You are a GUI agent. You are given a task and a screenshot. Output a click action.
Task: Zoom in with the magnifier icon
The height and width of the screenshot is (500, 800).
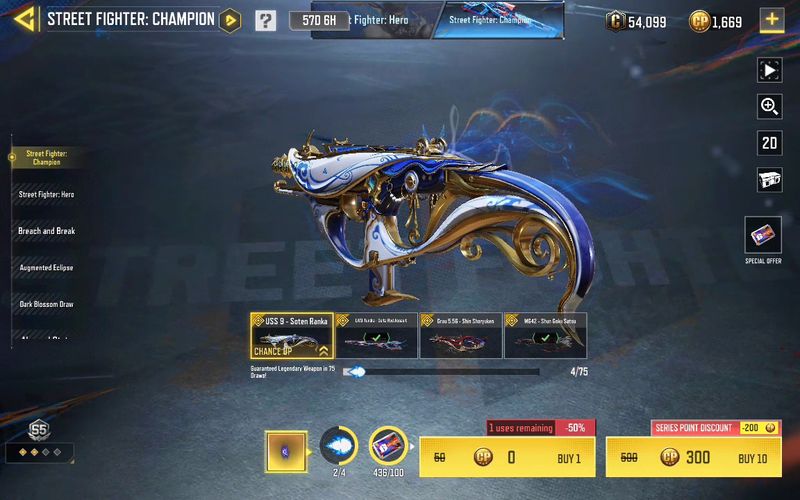coord(769,106)
